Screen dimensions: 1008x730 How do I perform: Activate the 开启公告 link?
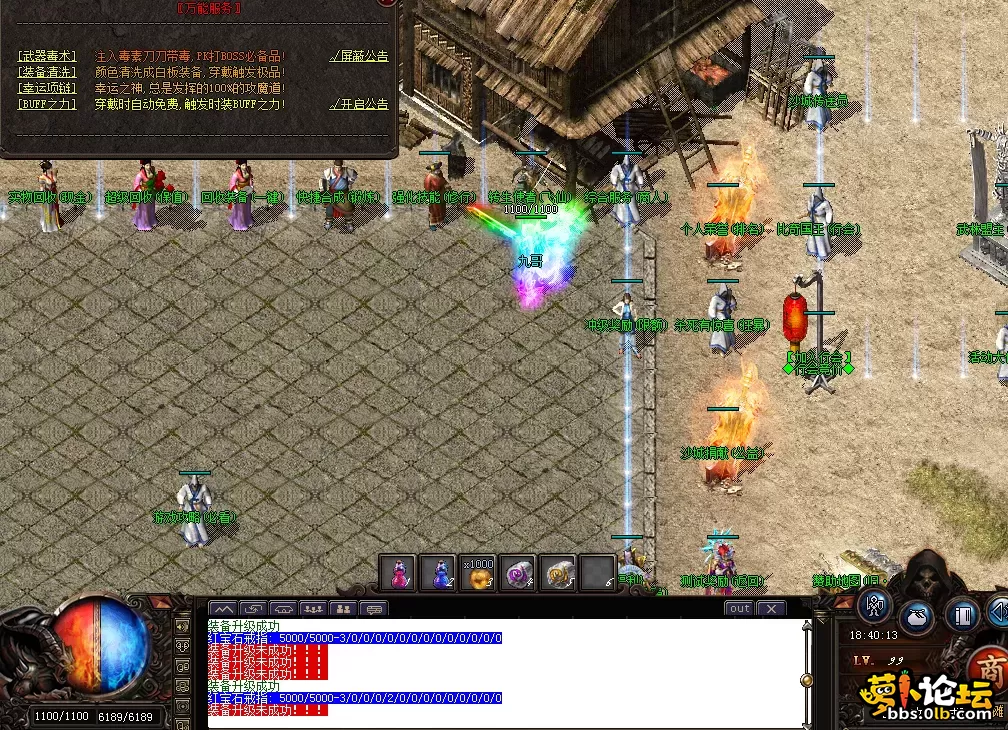tap(360, 104)
